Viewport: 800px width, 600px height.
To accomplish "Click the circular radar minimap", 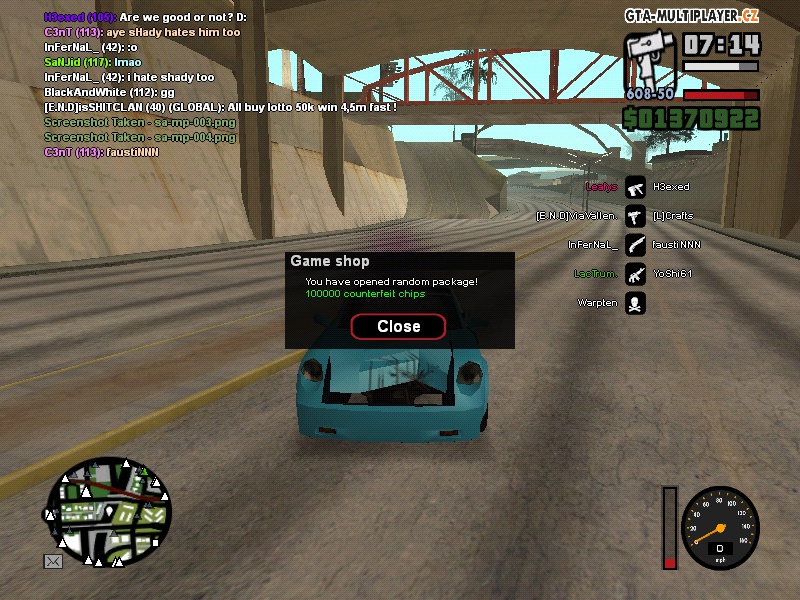I will tap(108, 508).
